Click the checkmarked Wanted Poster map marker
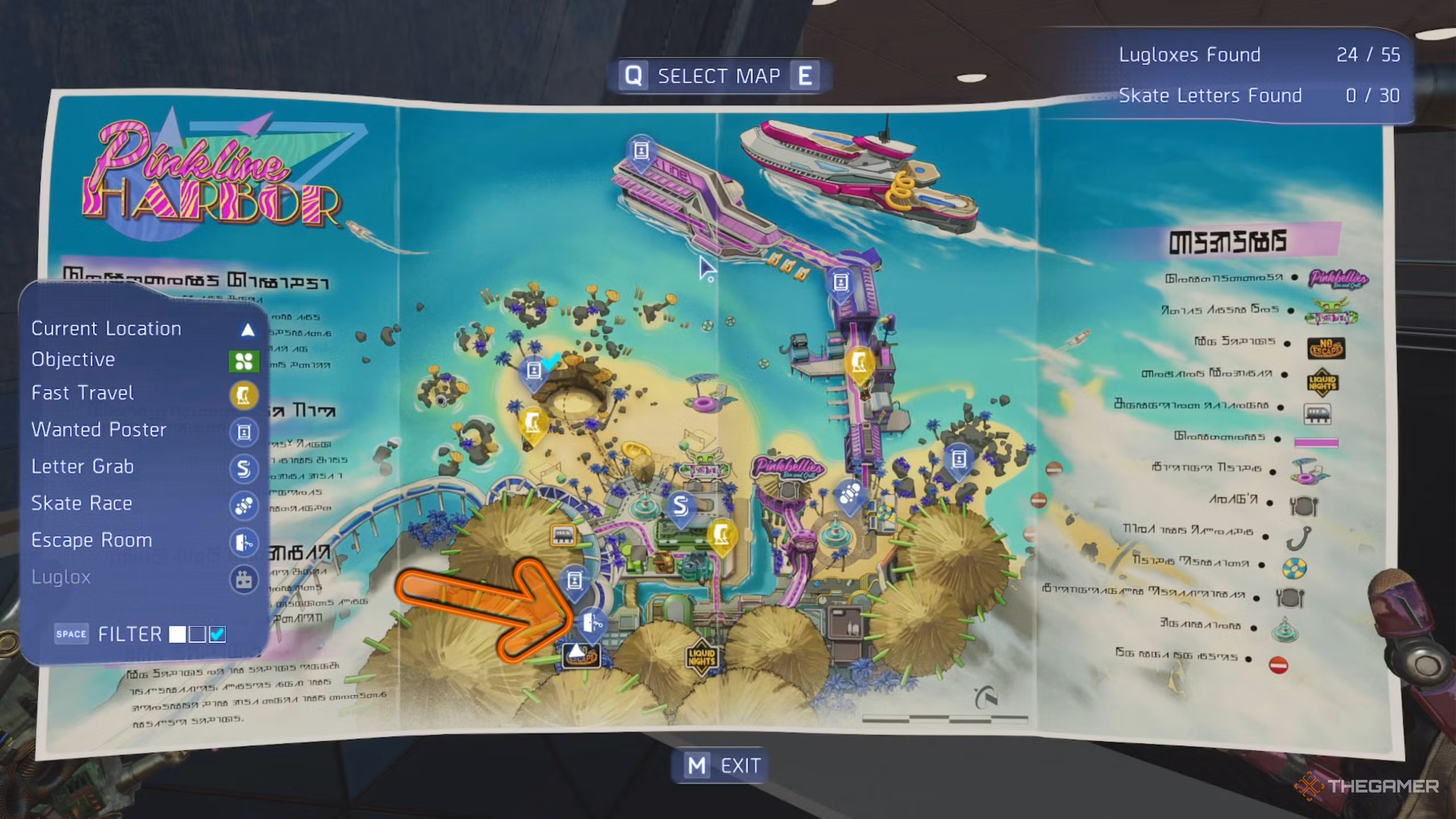Viewport: 1456px width, 819px height. (533, 371)
